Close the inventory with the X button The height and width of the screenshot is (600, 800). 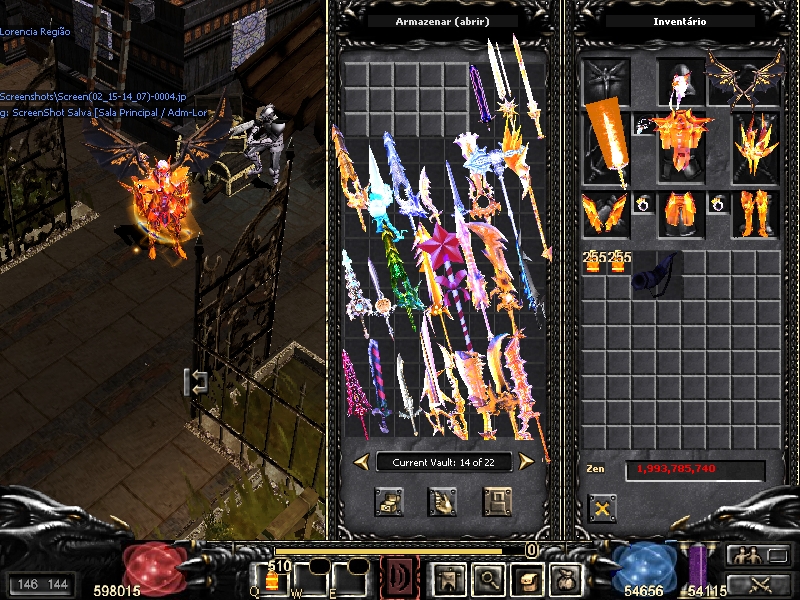coord(601,507)
